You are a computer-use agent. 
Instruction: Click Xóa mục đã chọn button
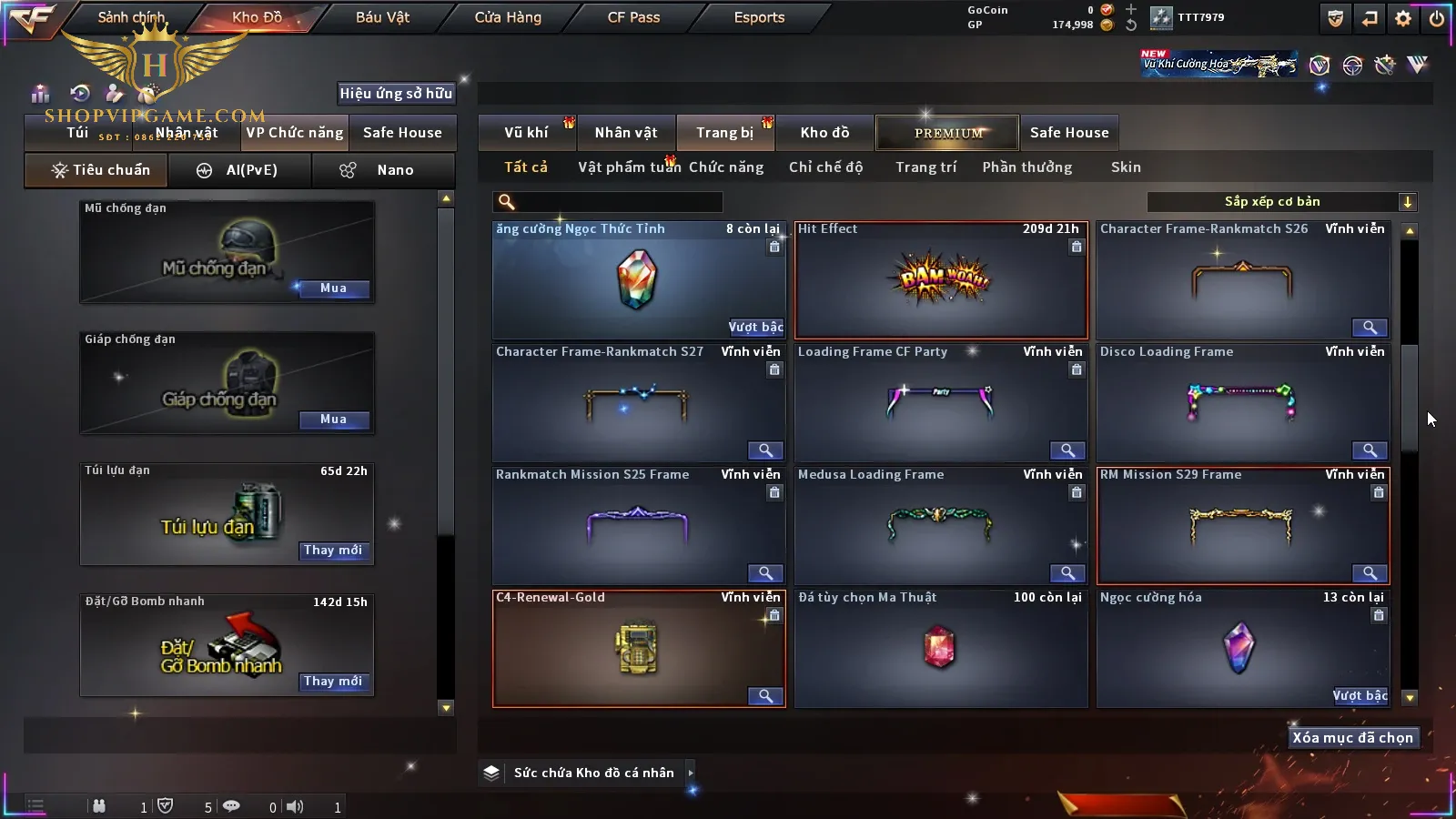tap(1352, 738)
